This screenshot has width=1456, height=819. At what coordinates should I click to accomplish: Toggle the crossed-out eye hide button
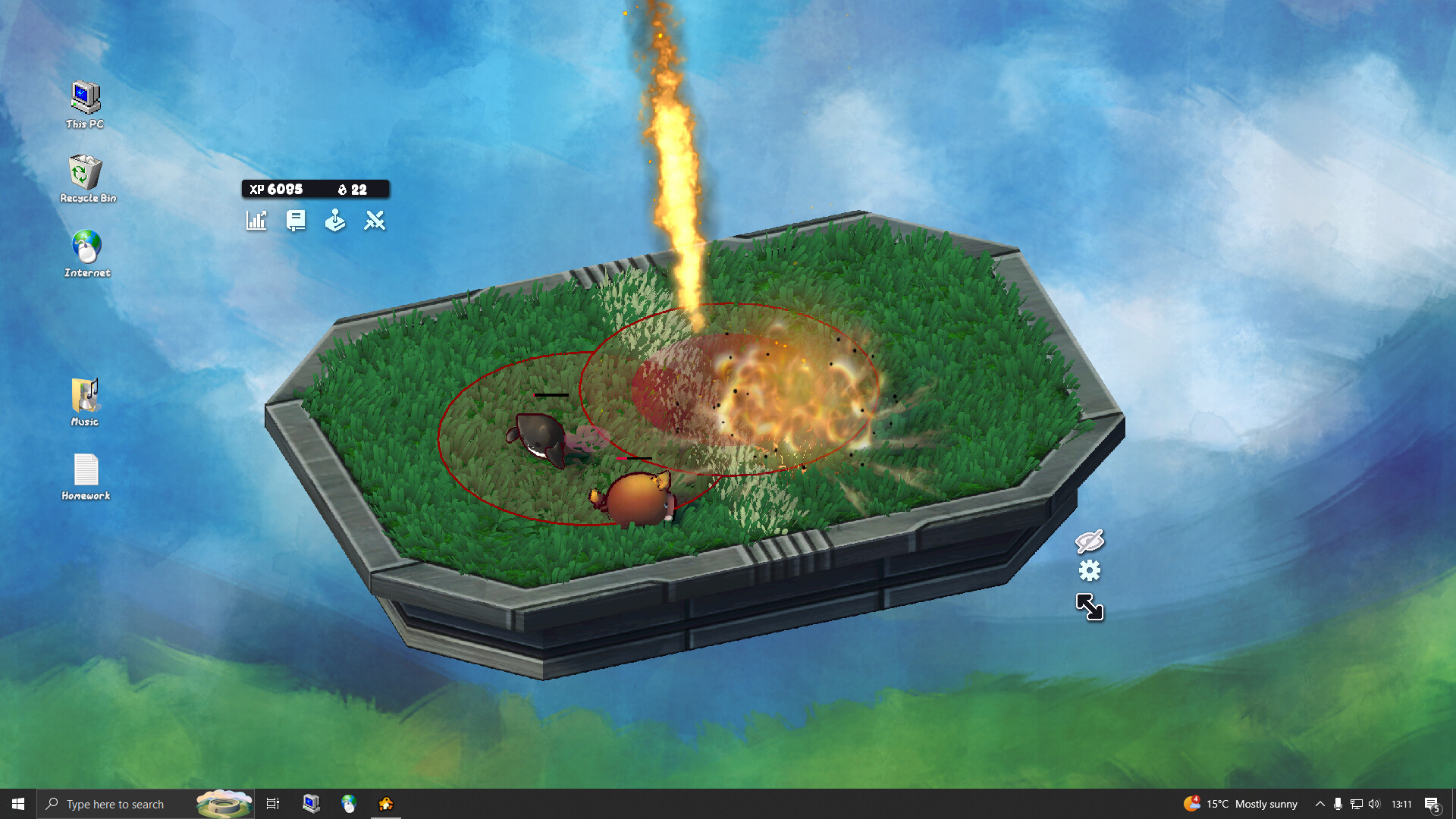pos(1090,541)
